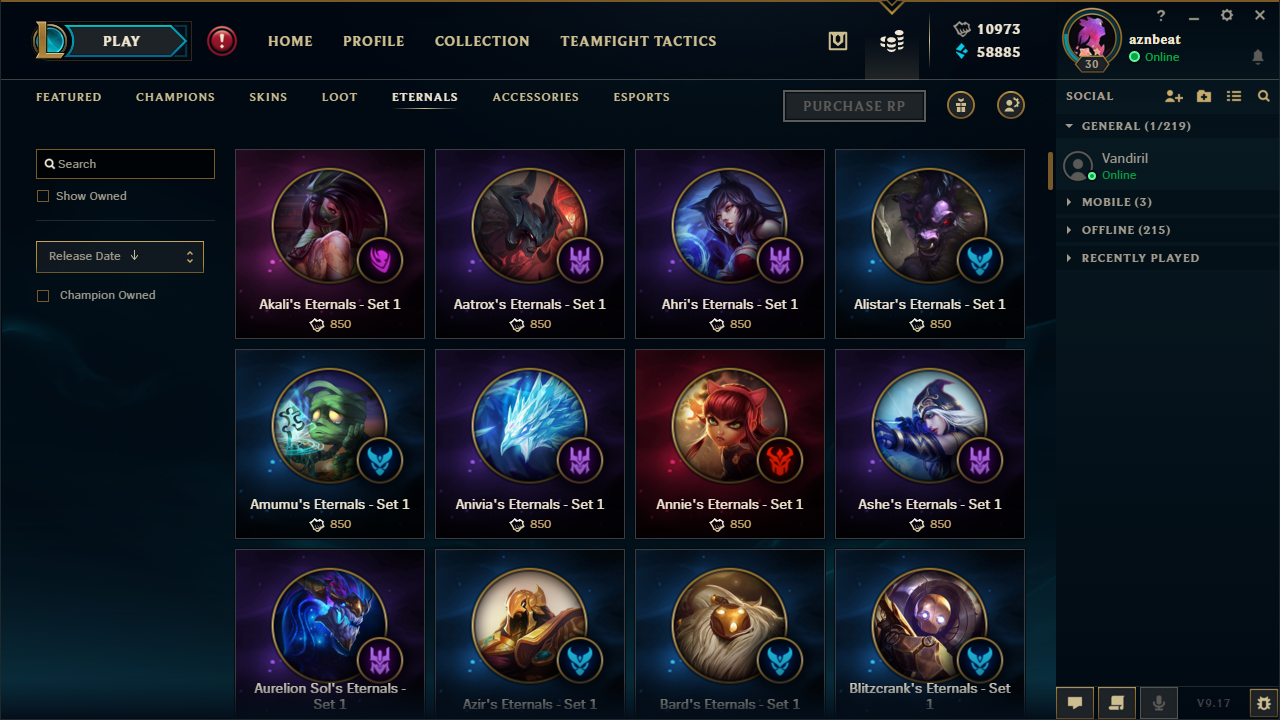This screenshot has height=720, width=1280.
Task: Click the Search field above Show Owned
Action: coord(124,163)
